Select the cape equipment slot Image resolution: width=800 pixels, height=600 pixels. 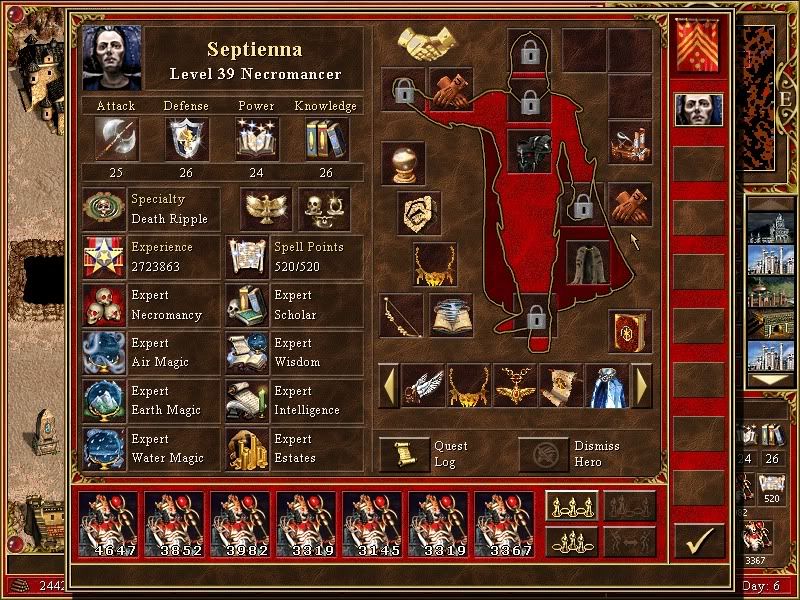587,263
